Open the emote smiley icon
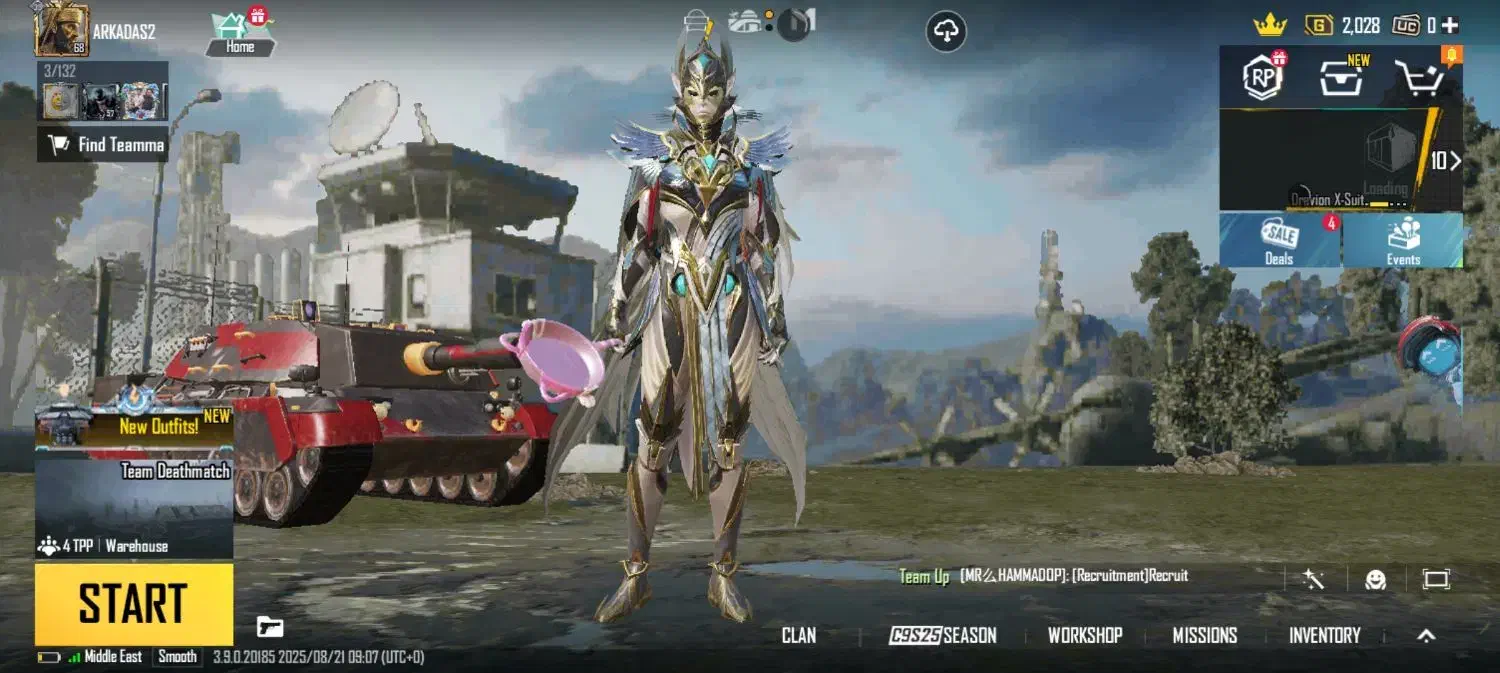The height and width of the screenshot is (673, 1500). [x=1376, y=579]
